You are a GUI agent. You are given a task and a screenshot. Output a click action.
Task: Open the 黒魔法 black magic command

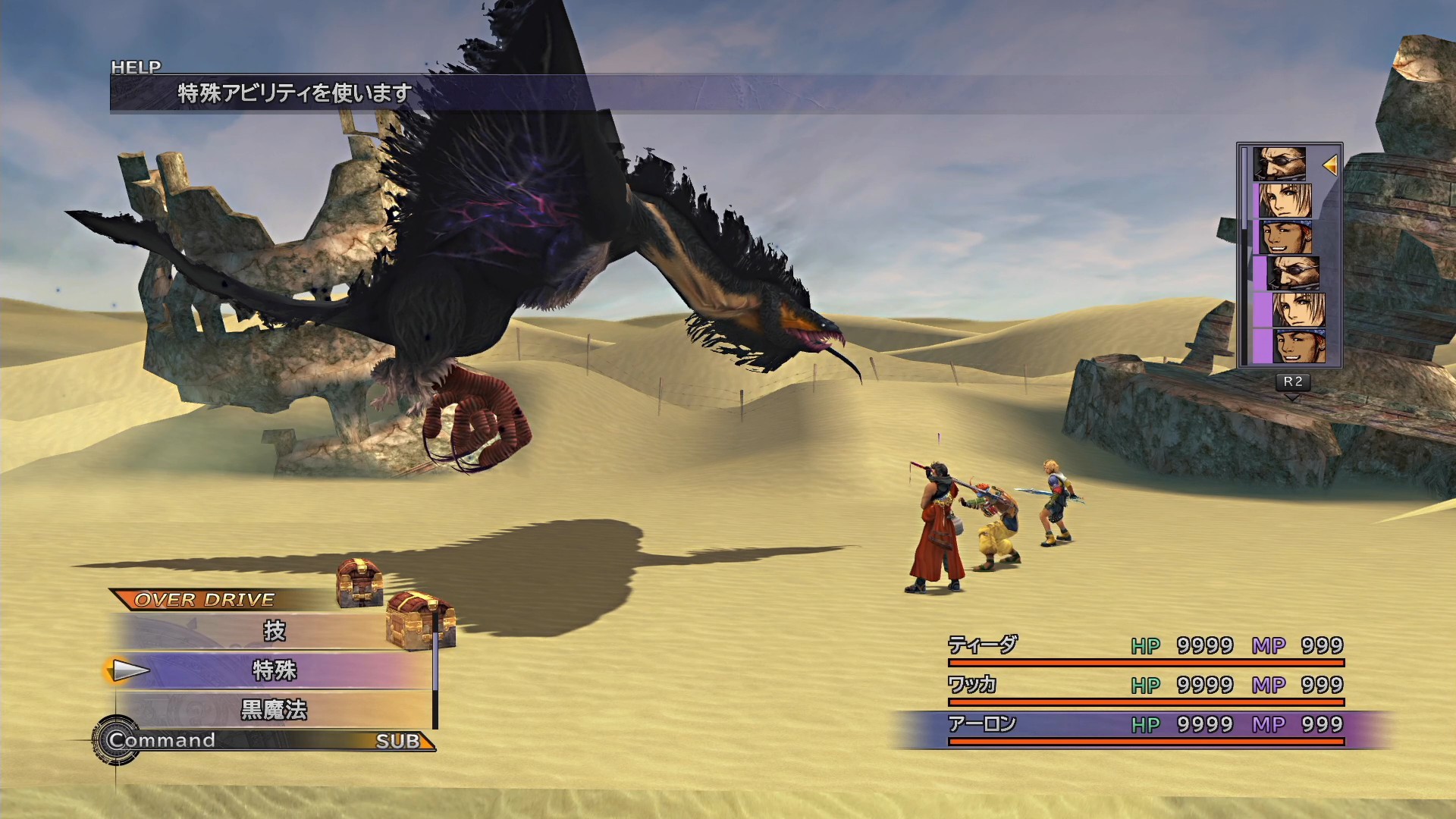click(x=274, y=710)
